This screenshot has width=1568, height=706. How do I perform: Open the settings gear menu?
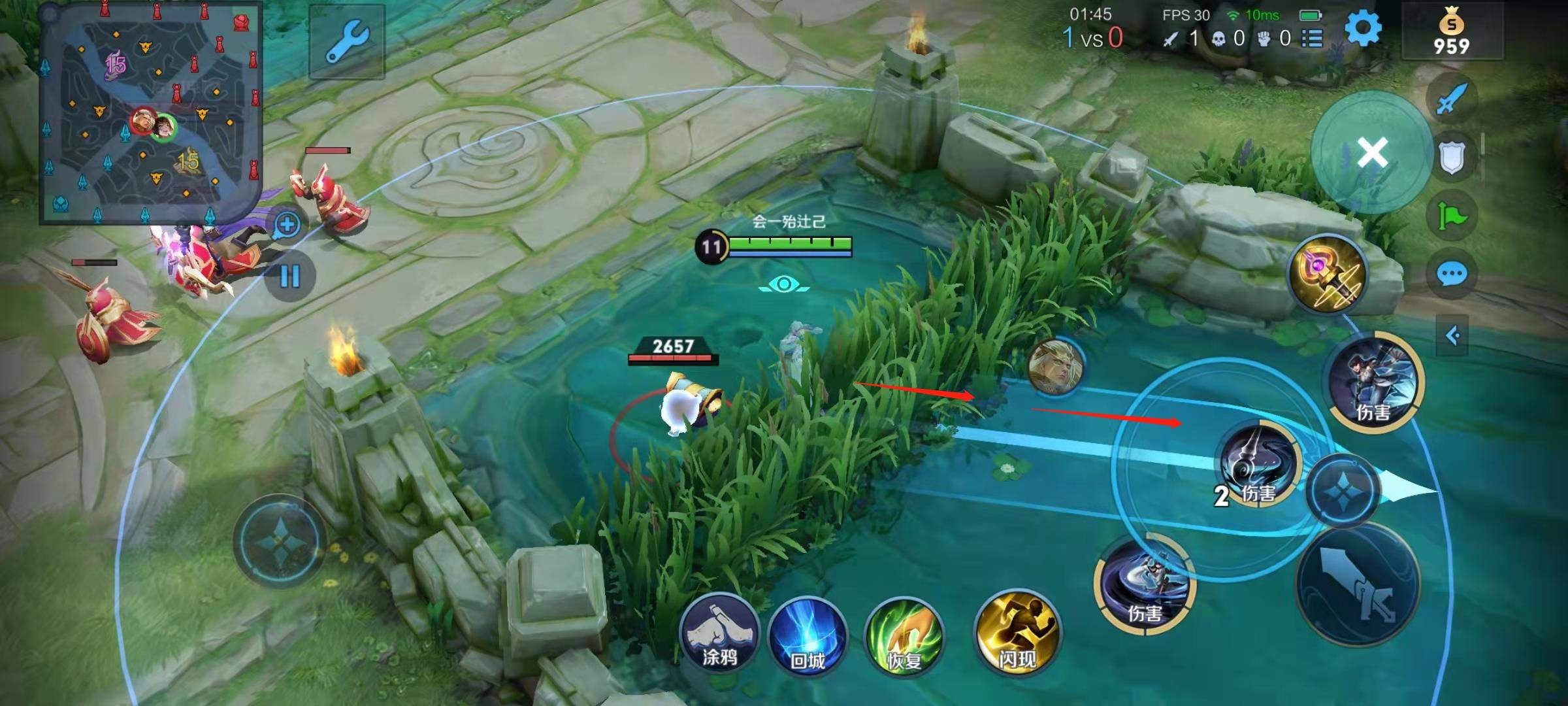[x=1363, y=29]
